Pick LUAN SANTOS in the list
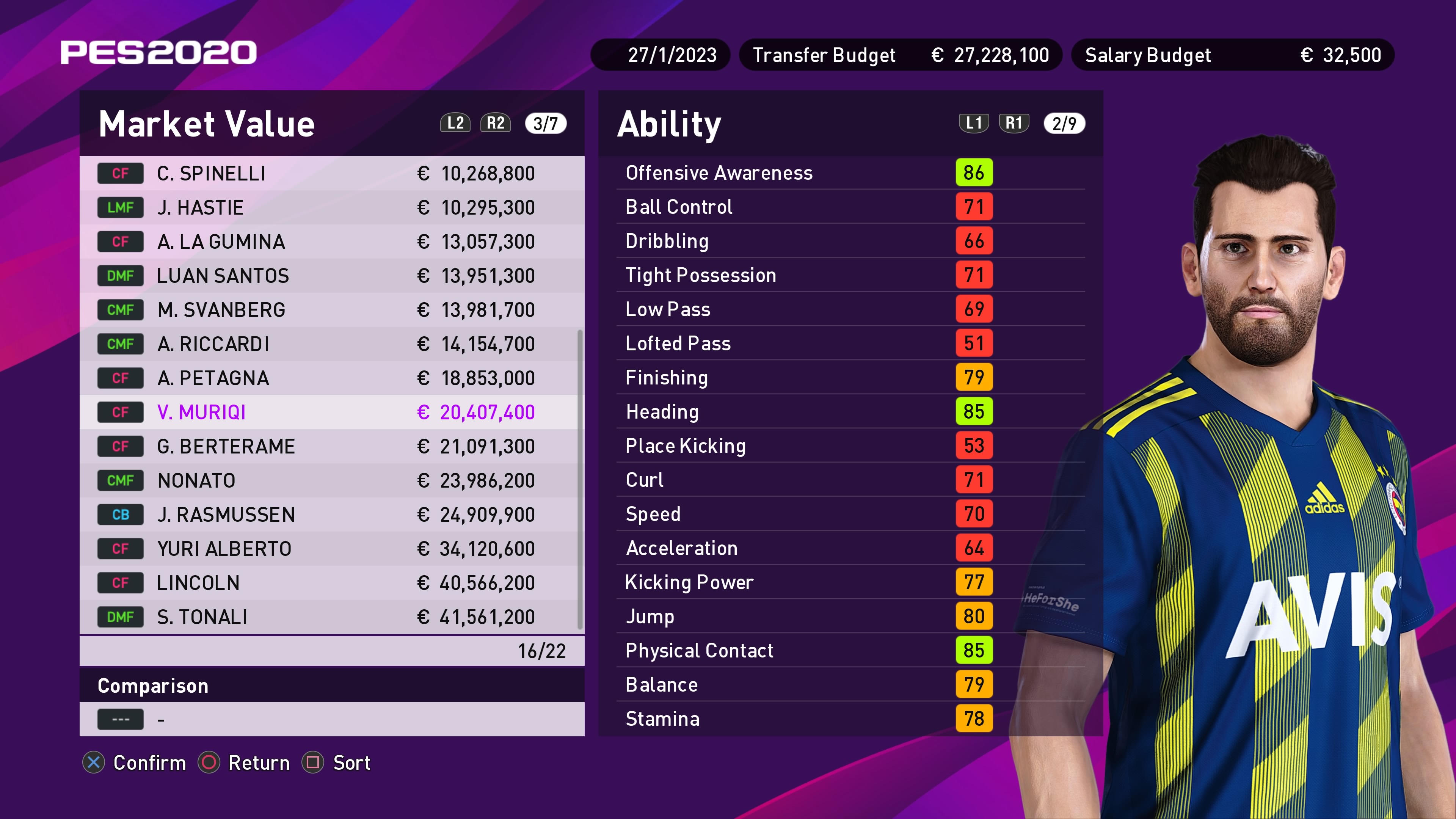The height and width of the screenshot is (819, 1456). (331, 276)
